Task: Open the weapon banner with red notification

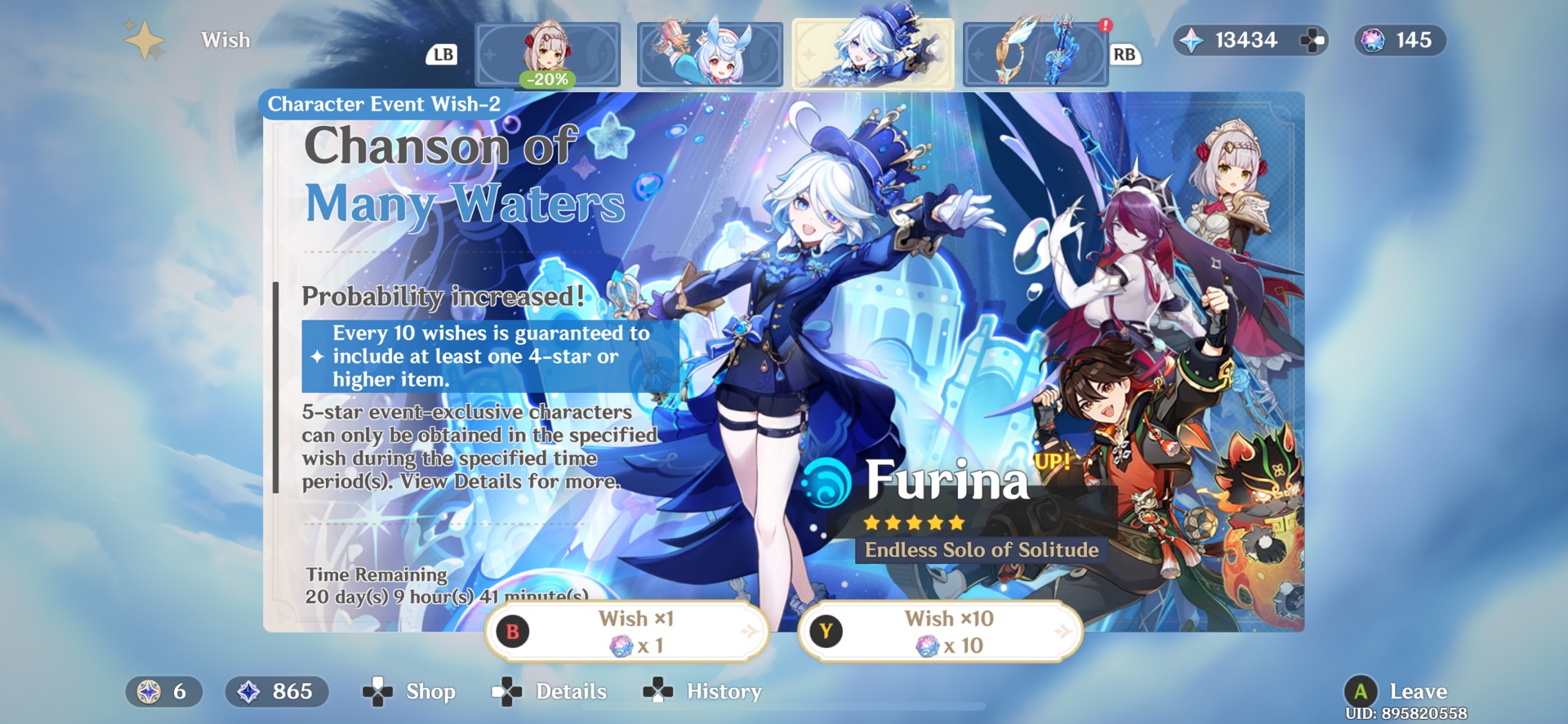Action: point(1033,51)
